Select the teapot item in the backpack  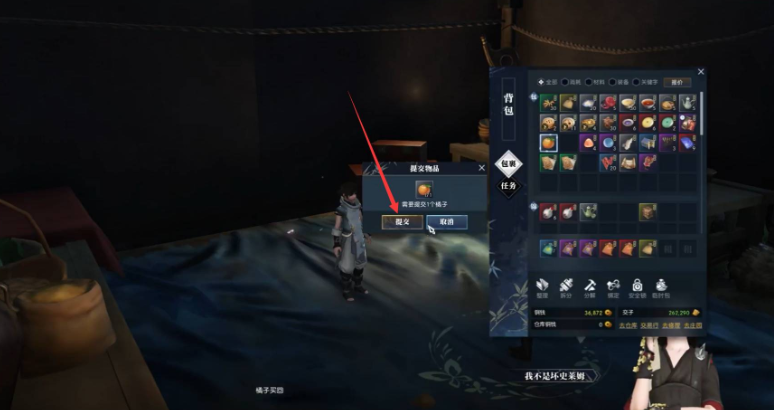pyautogui.click(x=688, y=102)
